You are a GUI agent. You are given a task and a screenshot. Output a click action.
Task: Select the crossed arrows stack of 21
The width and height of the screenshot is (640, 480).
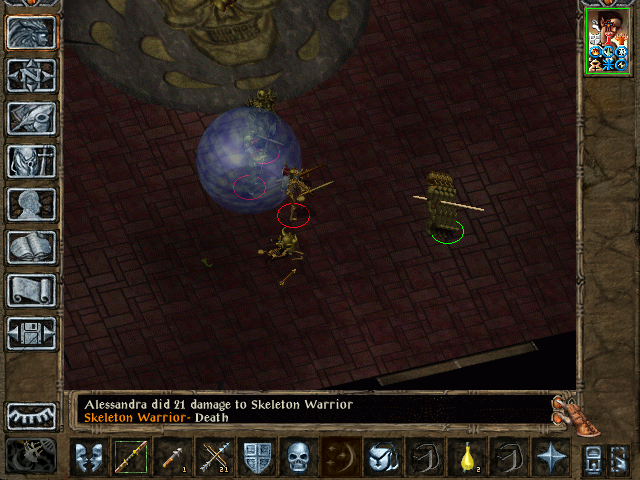[x=215, y=457]
